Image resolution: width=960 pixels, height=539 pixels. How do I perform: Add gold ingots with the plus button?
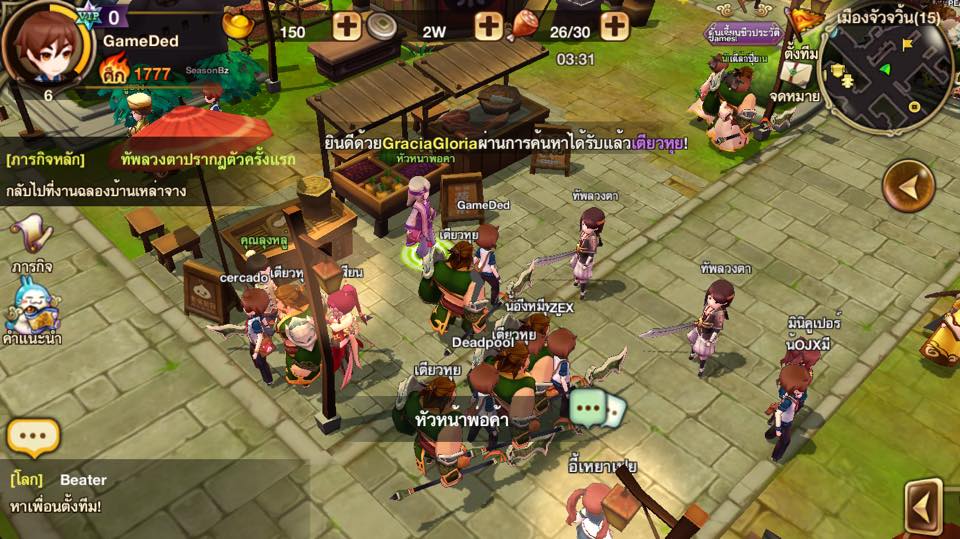point(347,26)
